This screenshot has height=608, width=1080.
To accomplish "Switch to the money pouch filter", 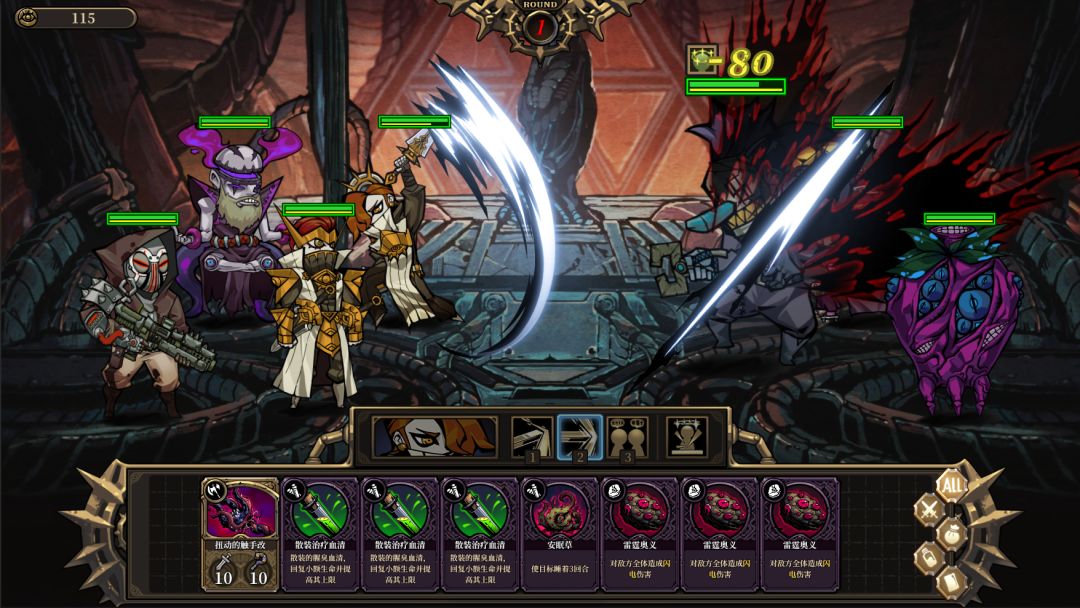I will 952,533.
